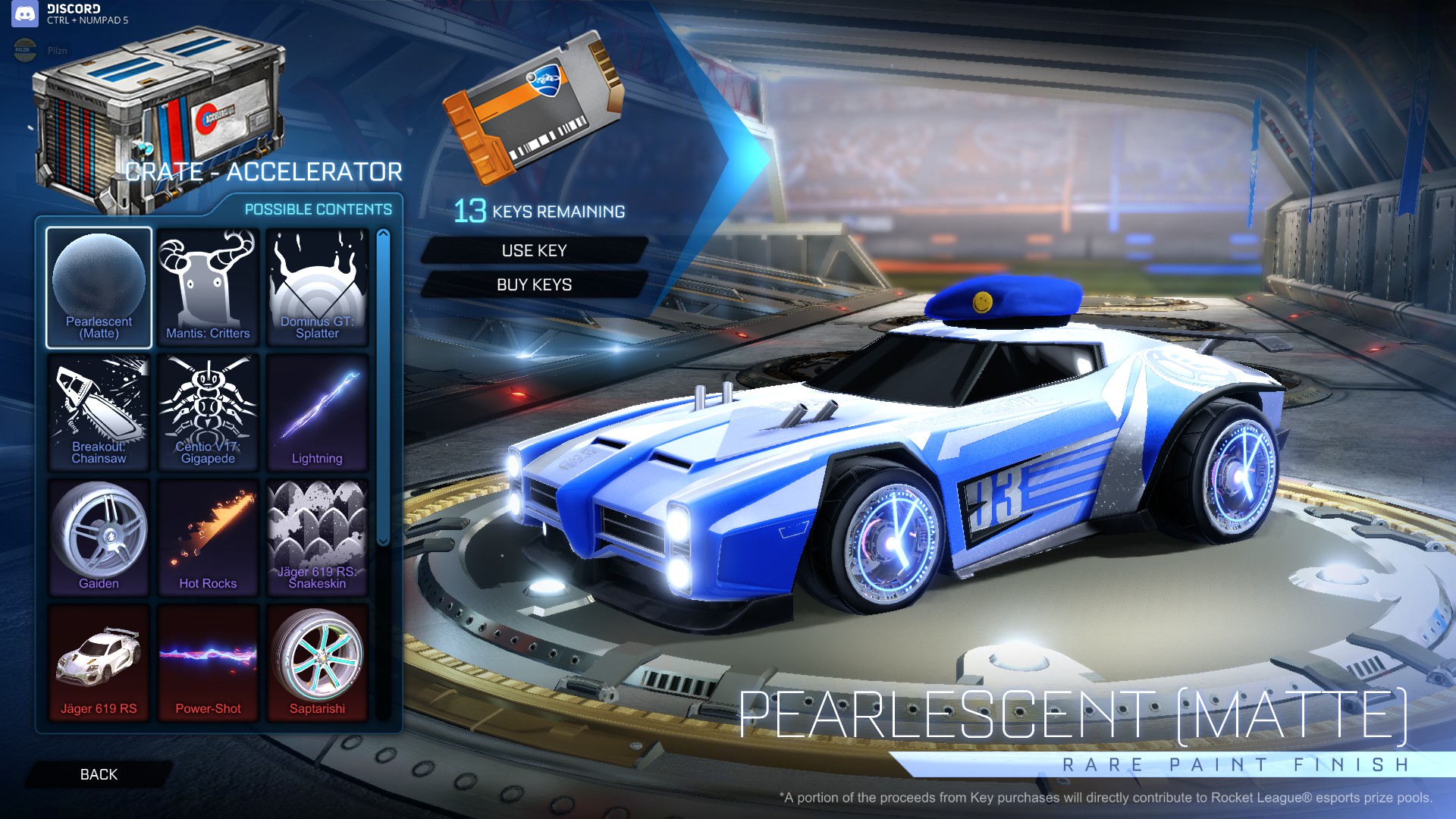Screen dimensions: 1456x819
Task: Click the USE KEY button
Action: click(x=534, y=250)
